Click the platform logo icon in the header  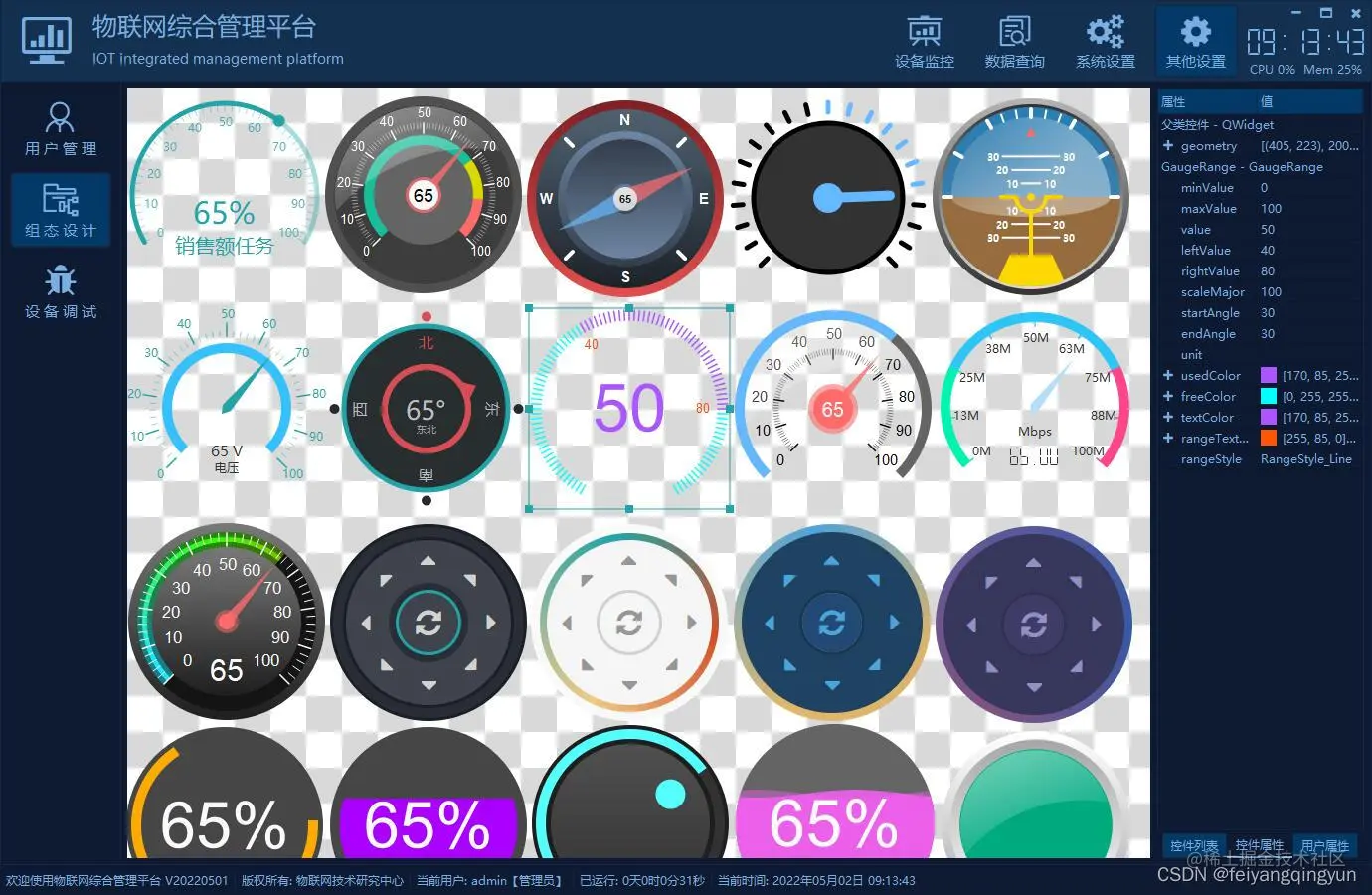click(47, 40)
